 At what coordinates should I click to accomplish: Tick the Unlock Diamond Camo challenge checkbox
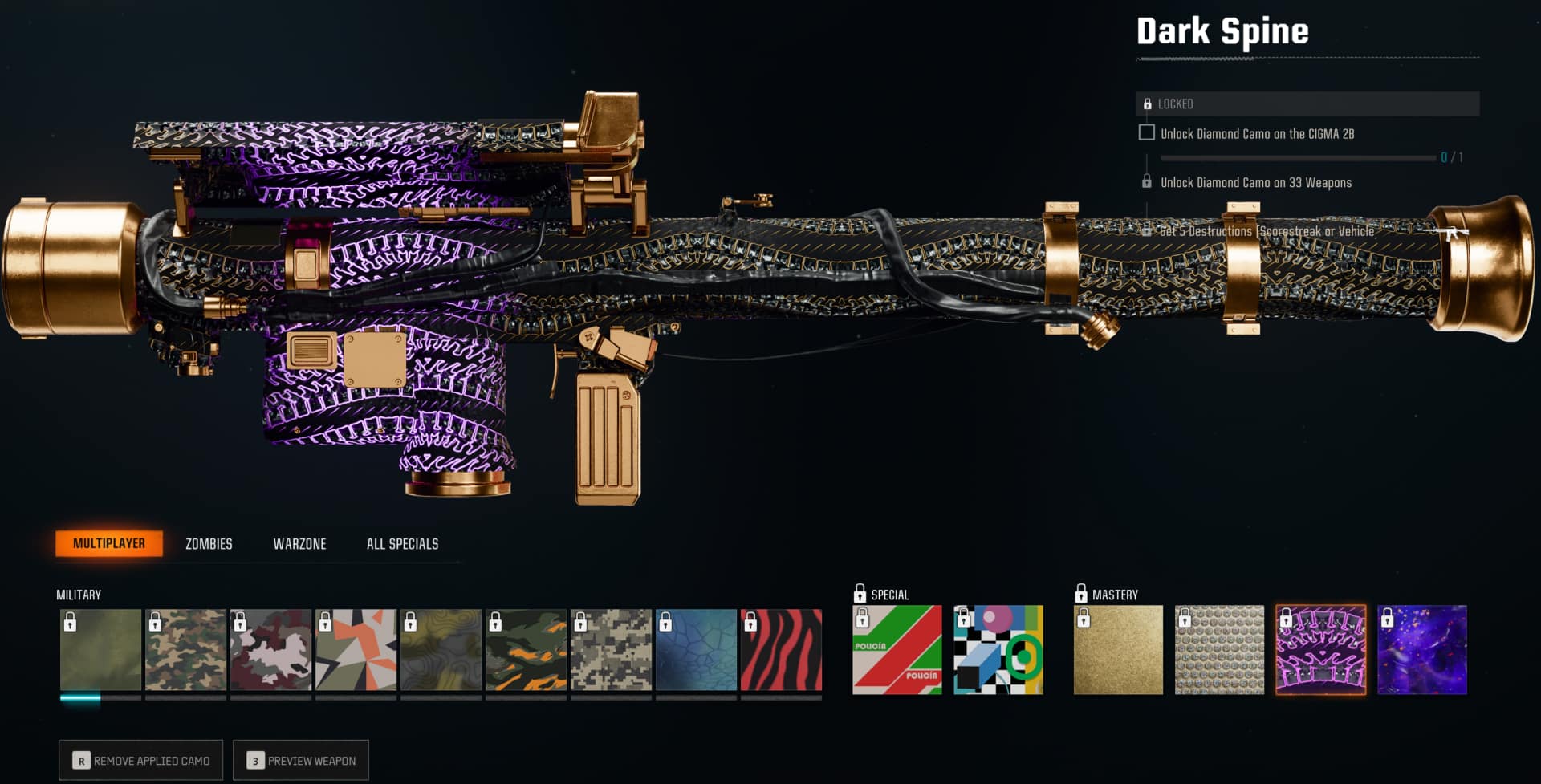1147,133
